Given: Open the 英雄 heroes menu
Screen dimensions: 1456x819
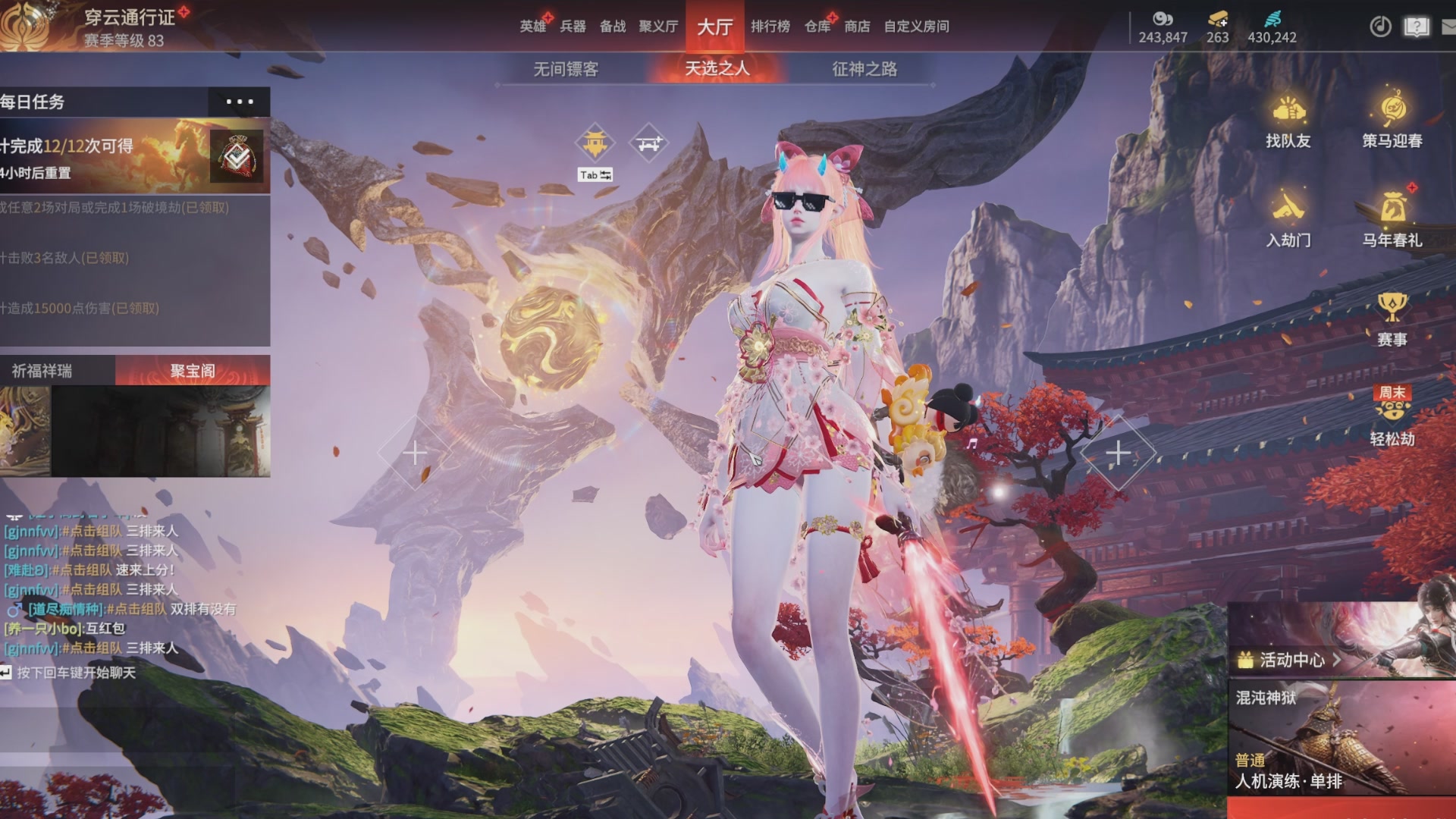Looking at the screenshot, I should tap(533, 27).
